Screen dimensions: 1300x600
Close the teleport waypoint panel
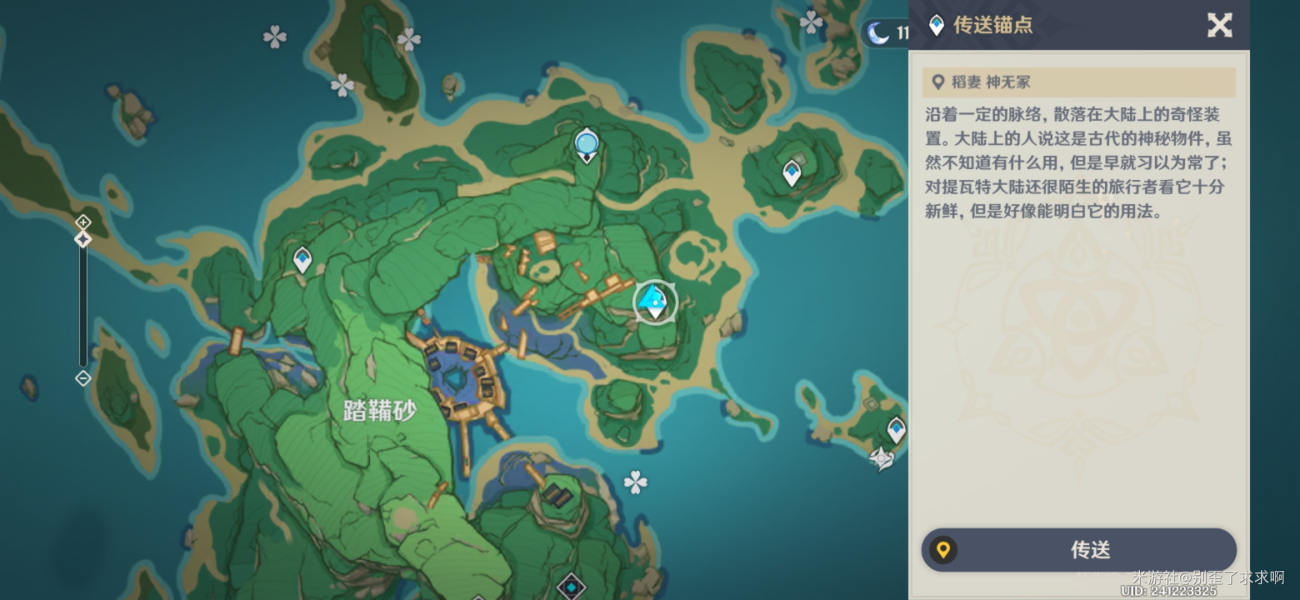pos(1219,25)
